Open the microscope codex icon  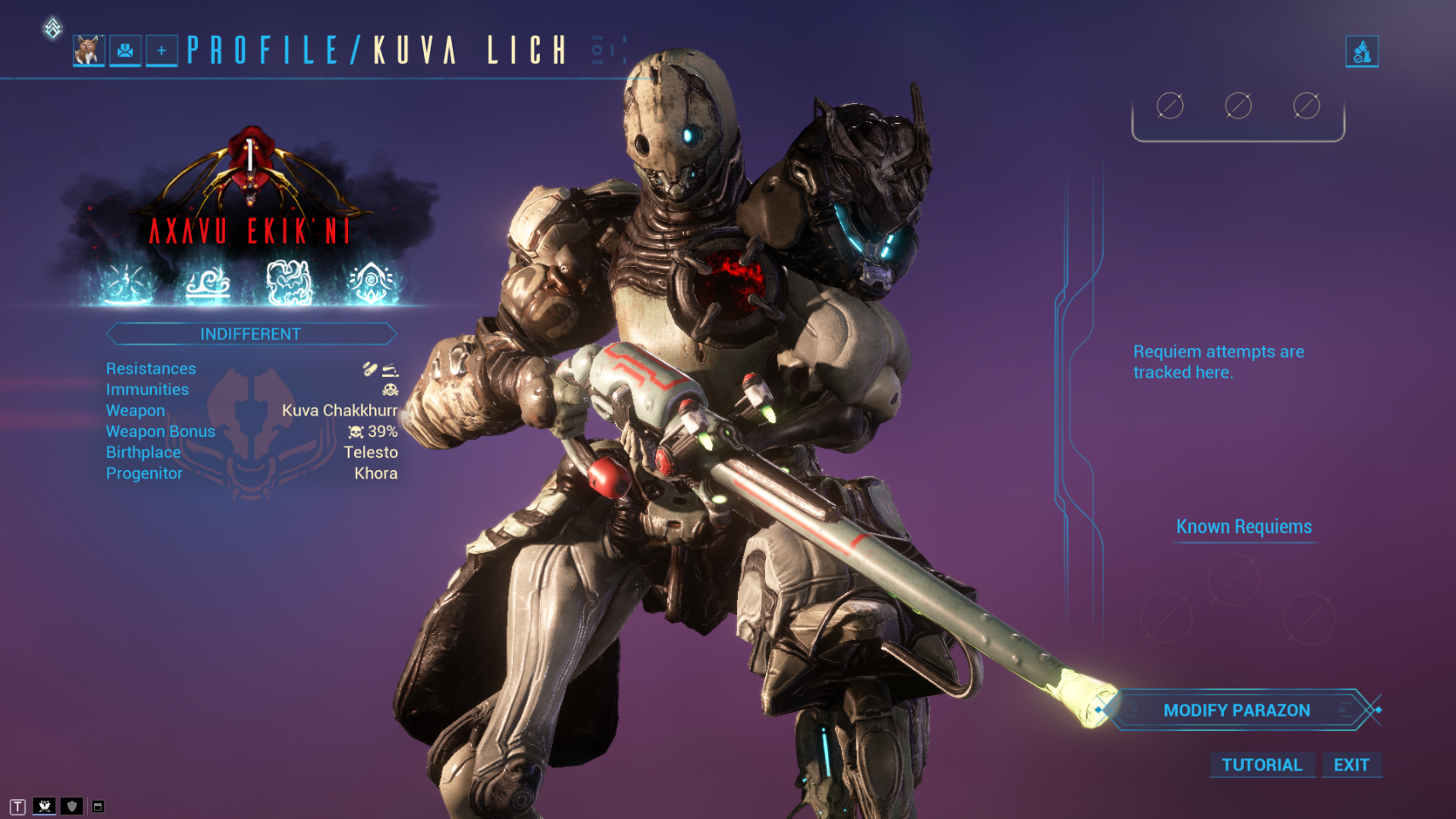coord(1361,51)
